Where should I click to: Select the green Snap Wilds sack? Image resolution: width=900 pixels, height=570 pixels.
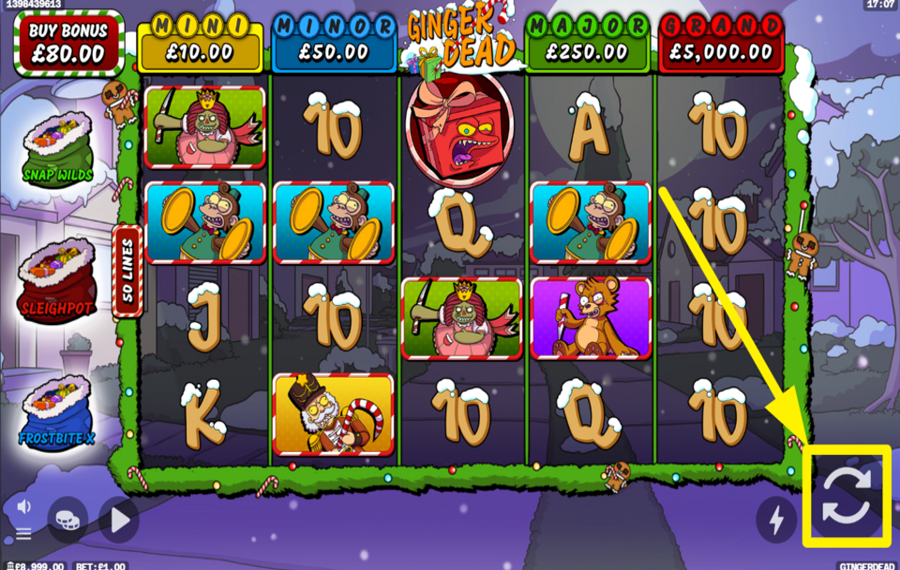(x=58, y=148)
